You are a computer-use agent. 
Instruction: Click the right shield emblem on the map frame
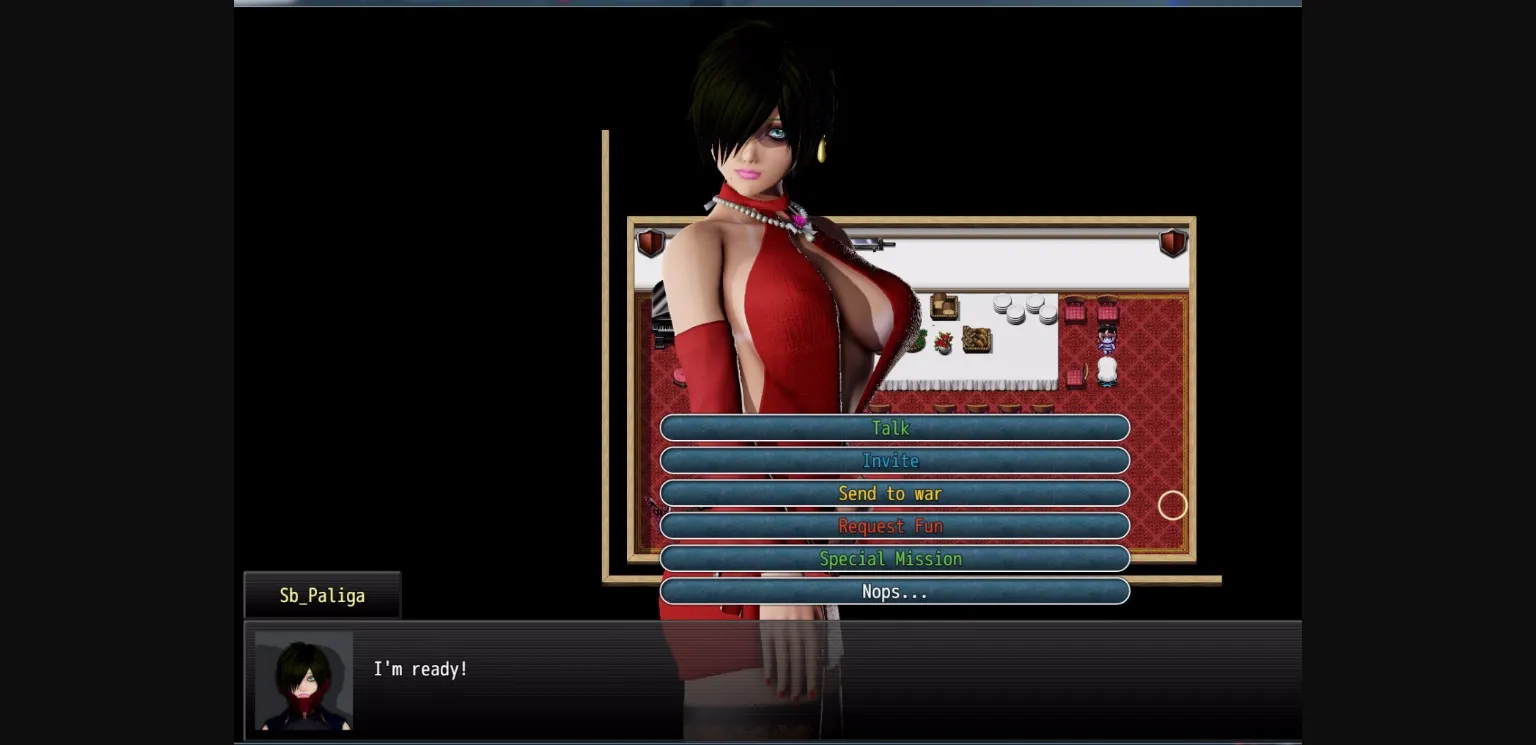(x=1172, y=242)
